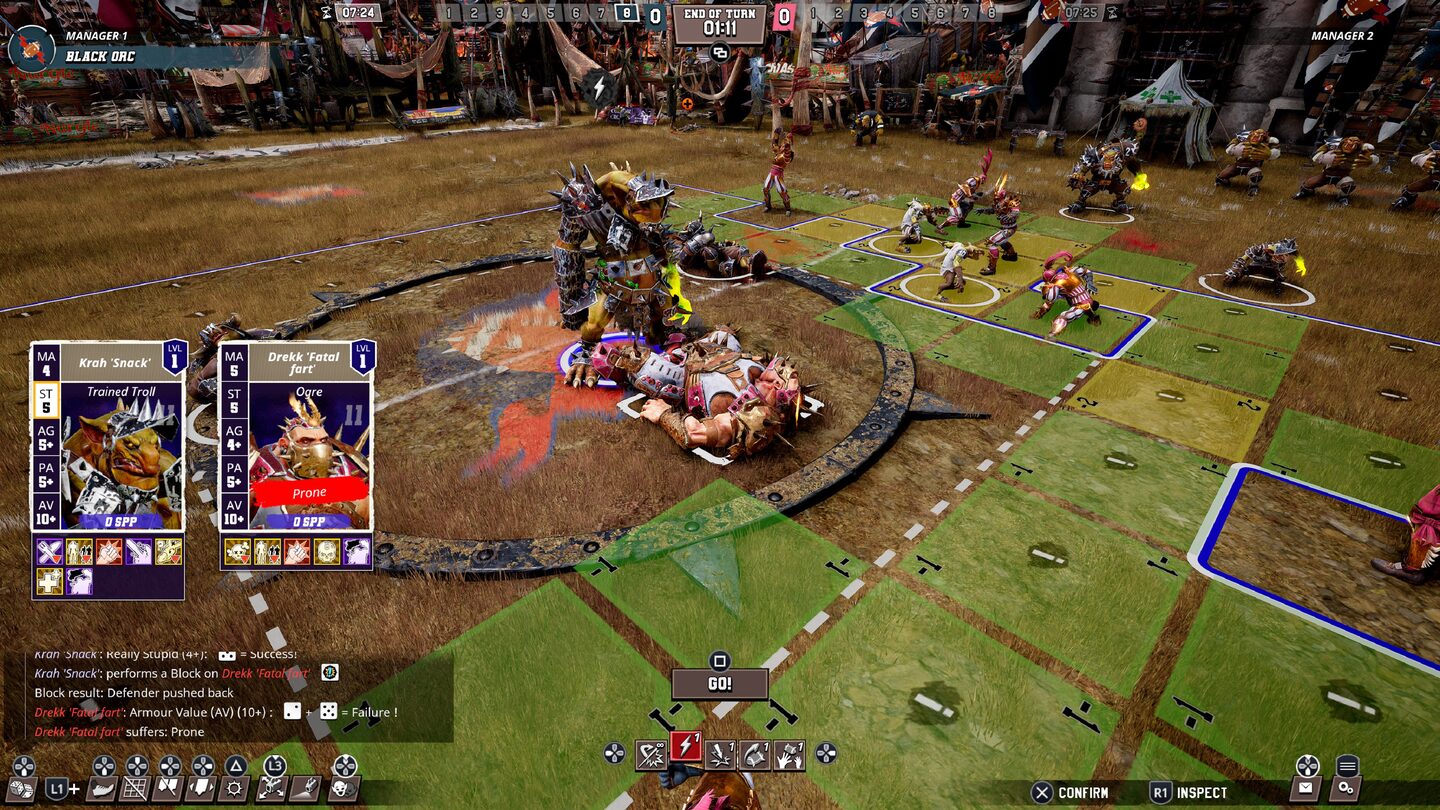Click the lightning bolt badge beside the turn tracker
The width and height of the screenshot is (1440, 810).
point(599,88)
